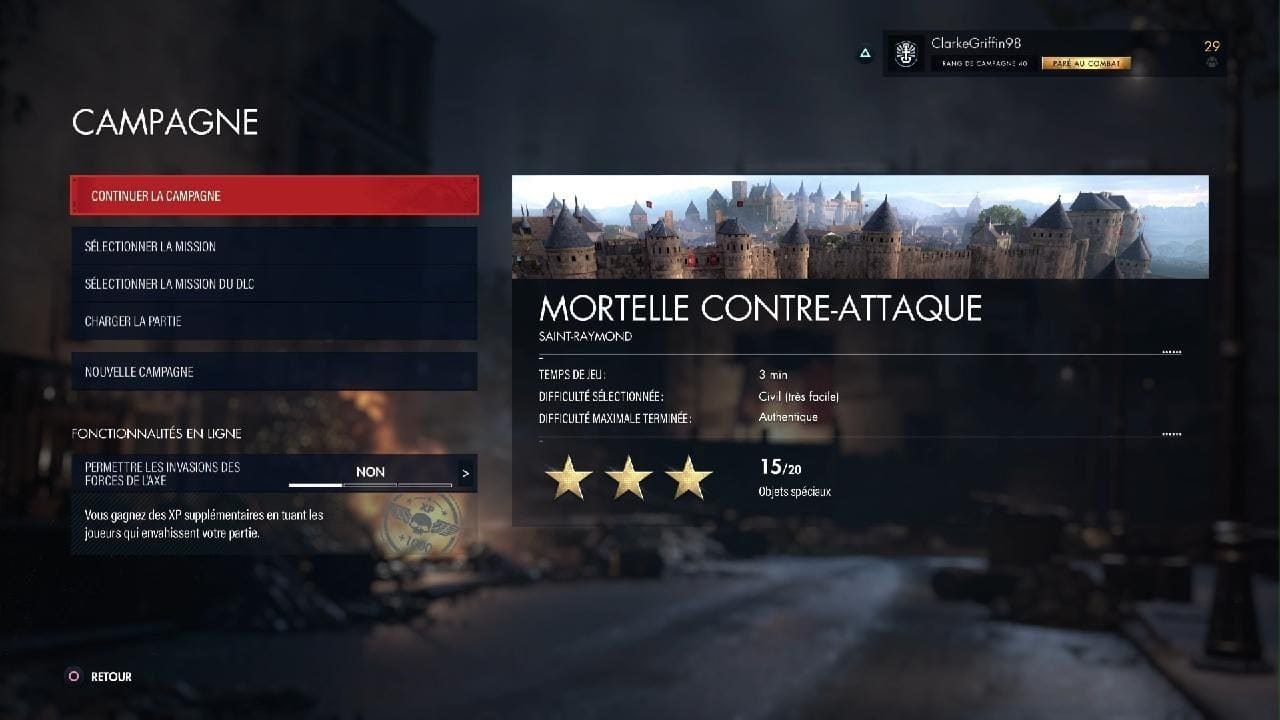
Task: Start a Nouvelle campagne
Action: click(274, 372)
